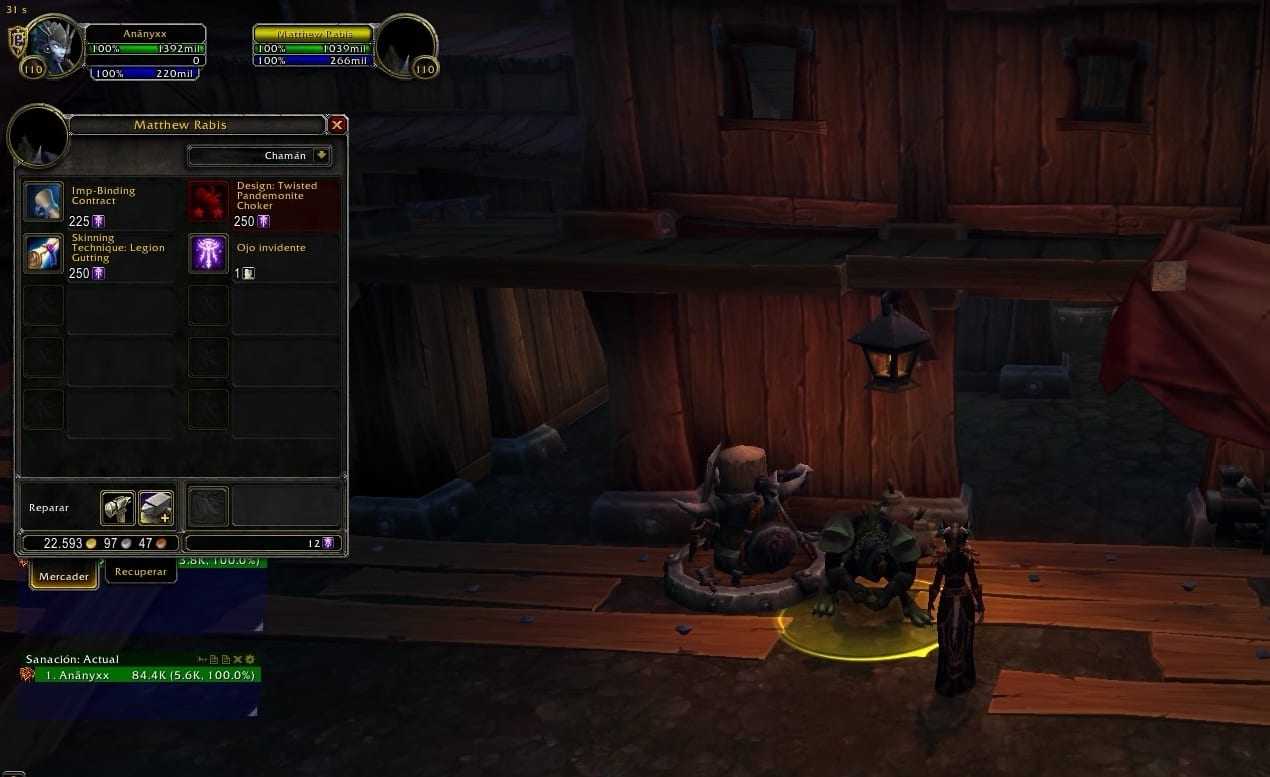Choose Skinning Technique: Legion Gutting scroll
Image resolution: width=1270 pixels, height=777 pixels.
43,254
